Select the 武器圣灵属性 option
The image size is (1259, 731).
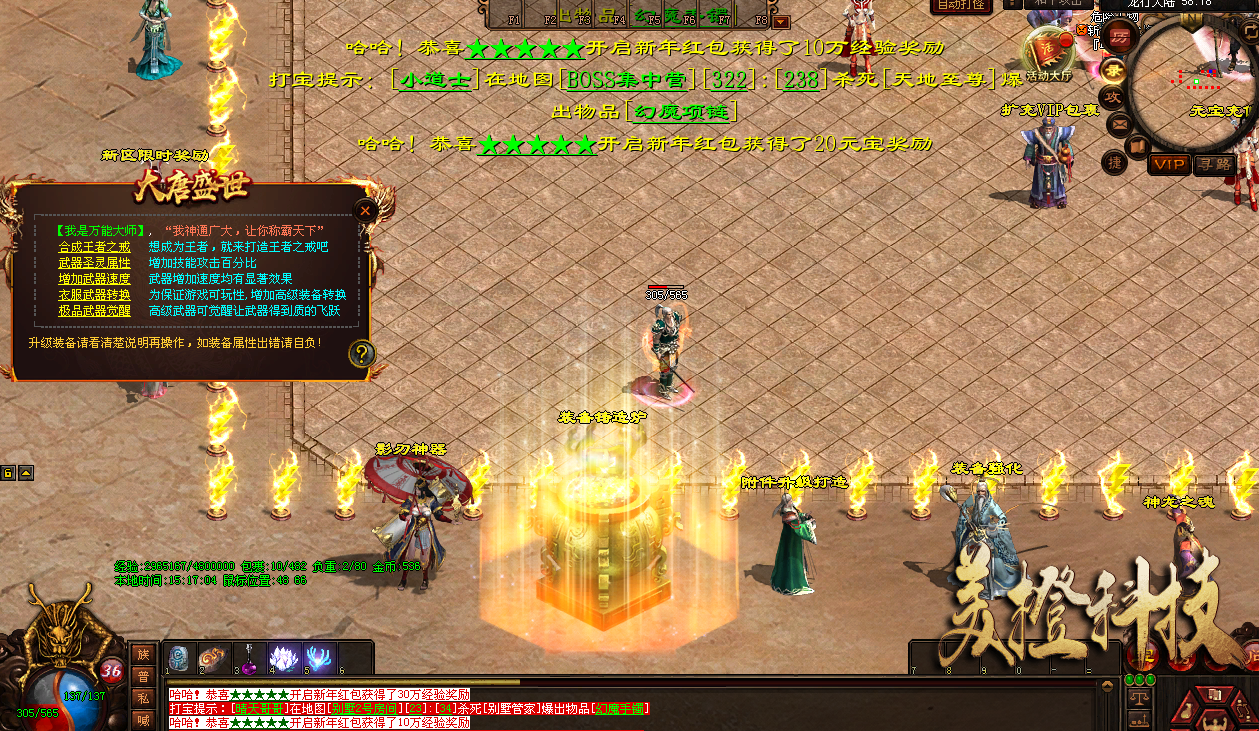[94, 262]
